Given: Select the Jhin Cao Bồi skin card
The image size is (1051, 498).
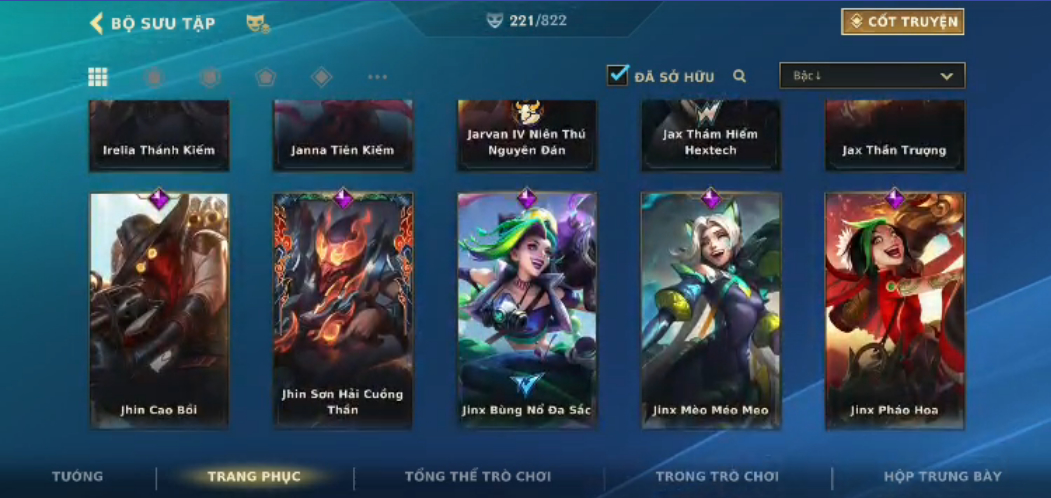Looking at the screenshot, I should [159, 310].
